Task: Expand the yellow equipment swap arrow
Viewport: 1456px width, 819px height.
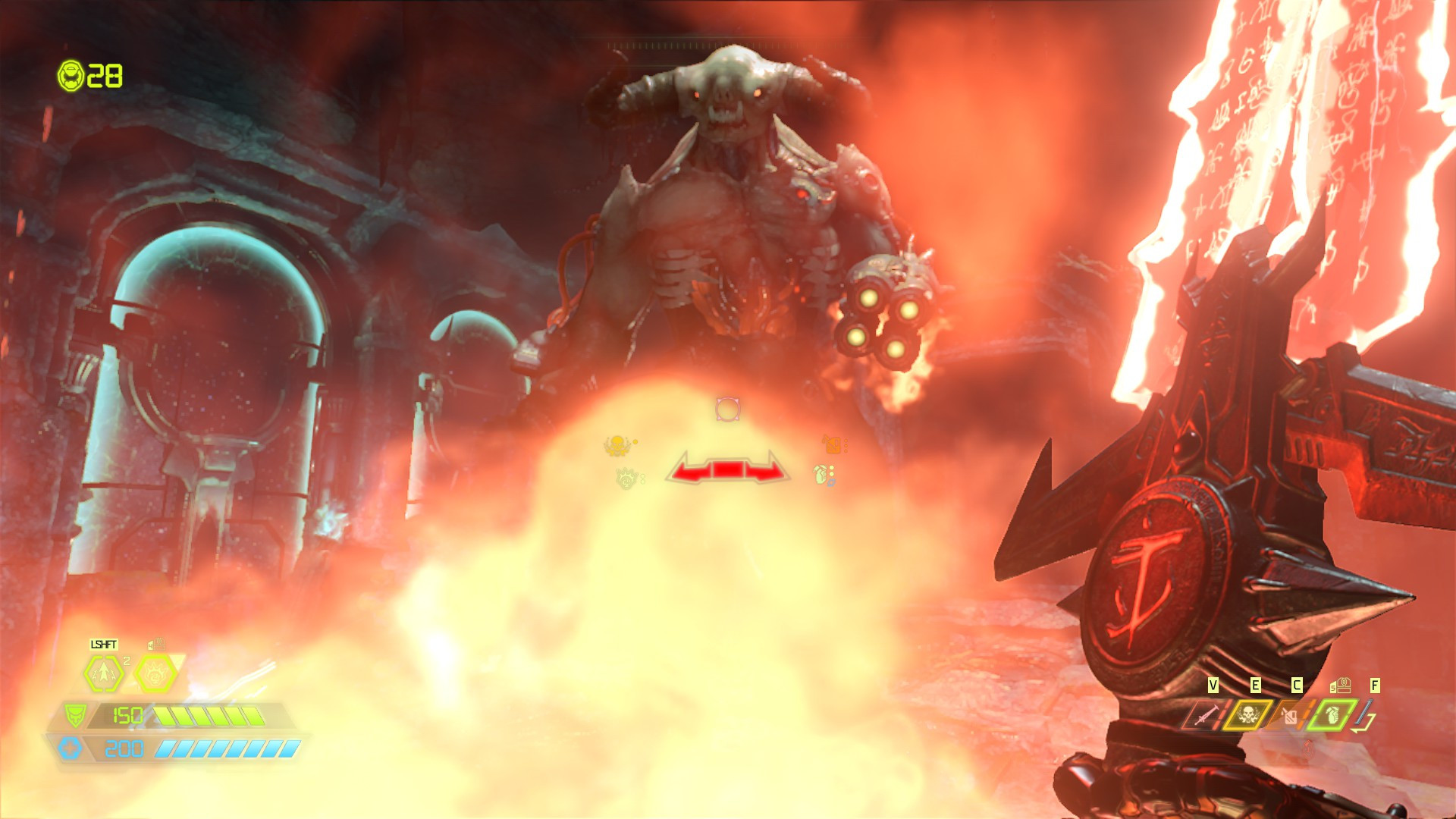Action: click(x=1363, y=724)
